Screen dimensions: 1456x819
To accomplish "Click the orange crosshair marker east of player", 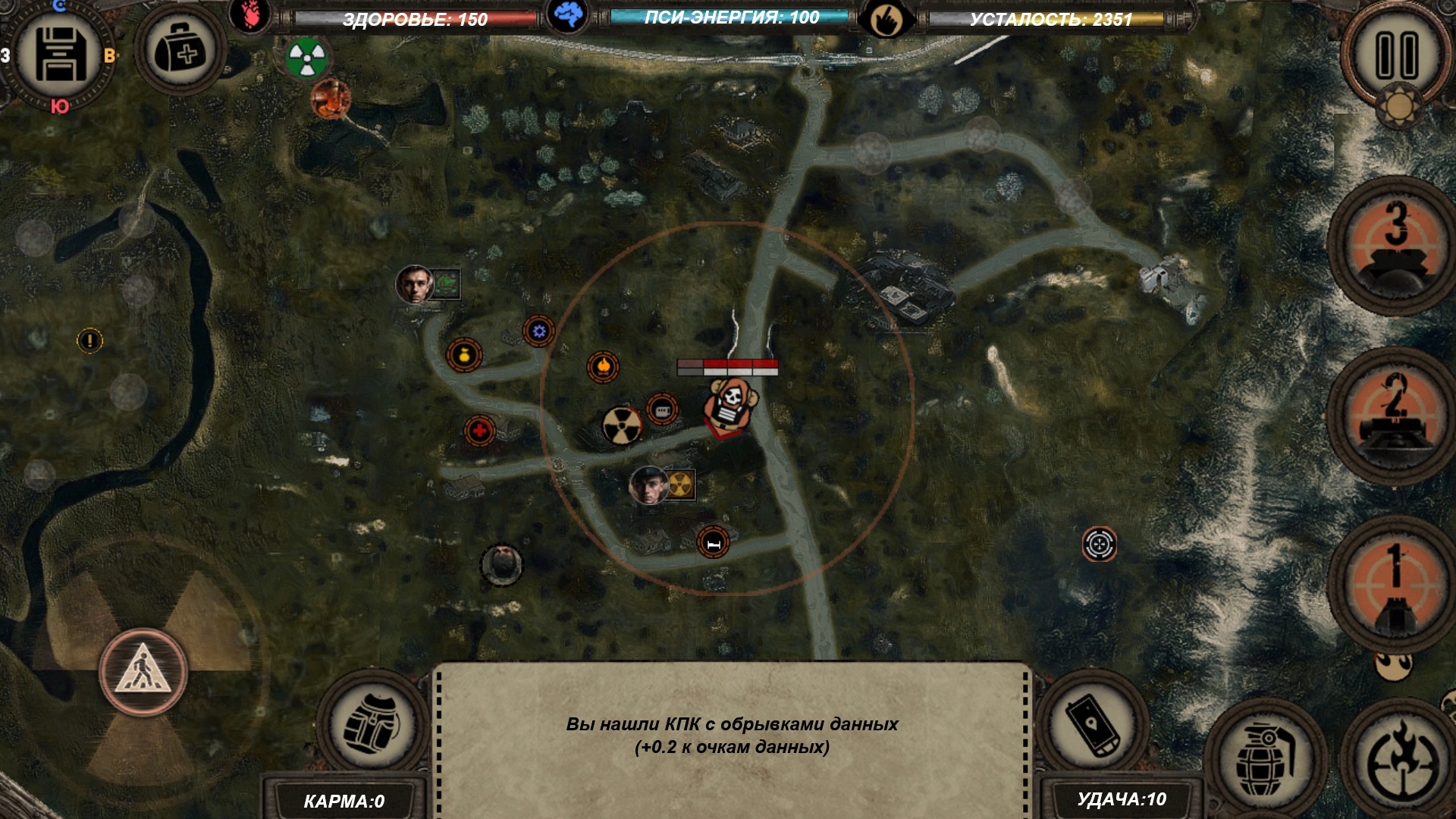I will [1098, 543].
